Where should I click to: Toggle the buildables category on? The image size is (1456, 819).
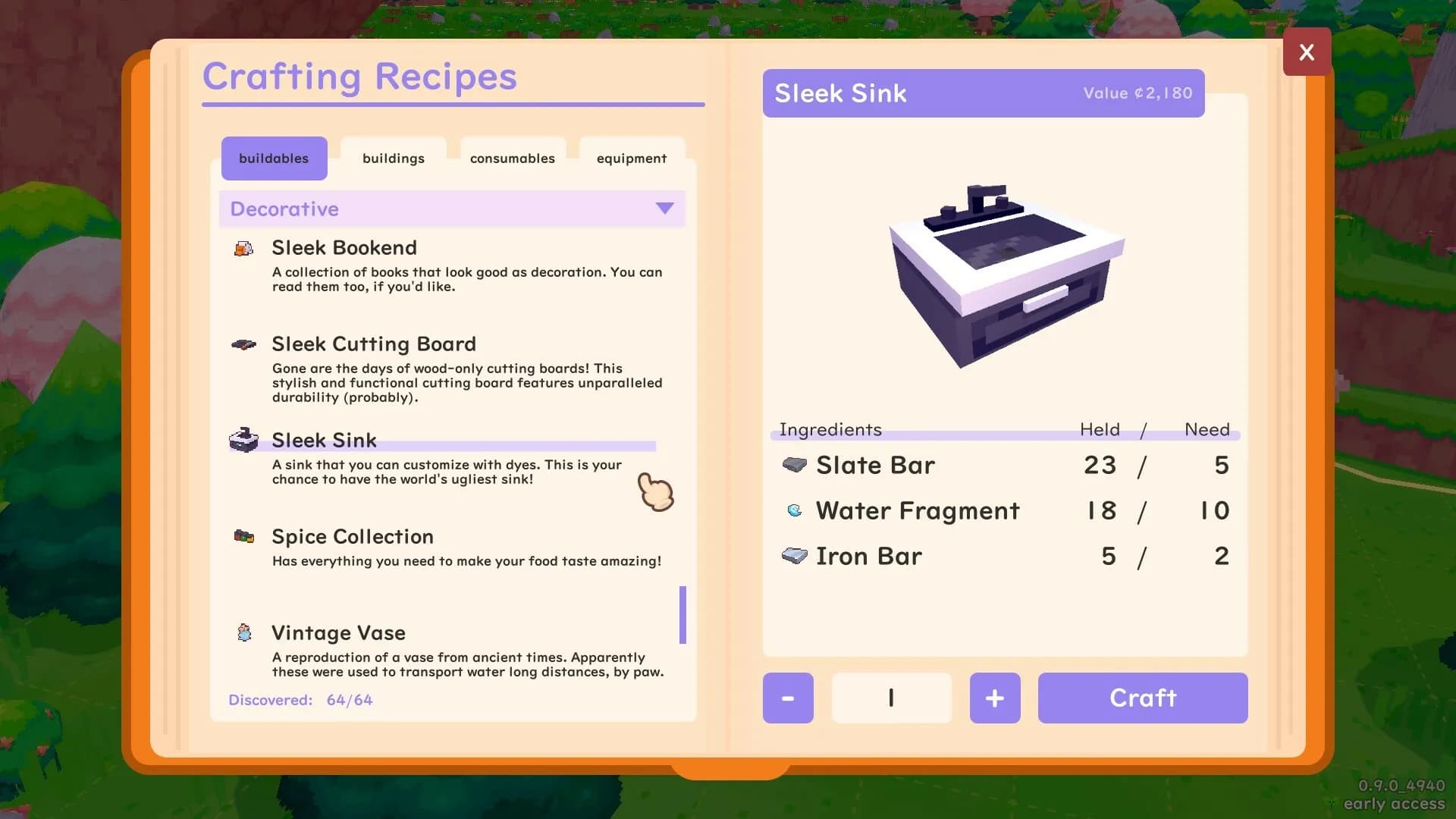(274, 158)
